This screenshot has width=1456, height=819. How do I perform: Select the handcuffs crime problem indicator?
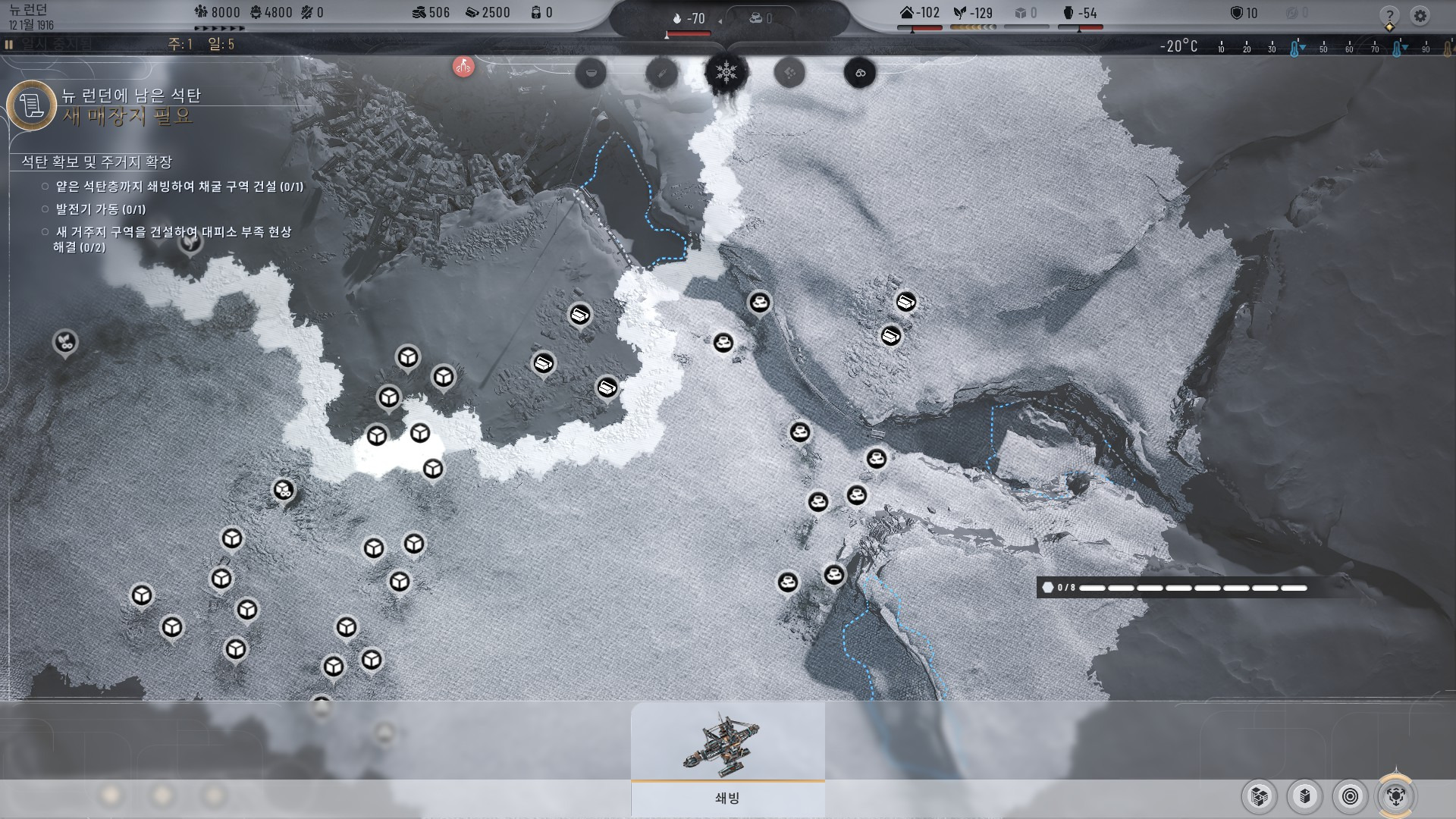(860, 73)
